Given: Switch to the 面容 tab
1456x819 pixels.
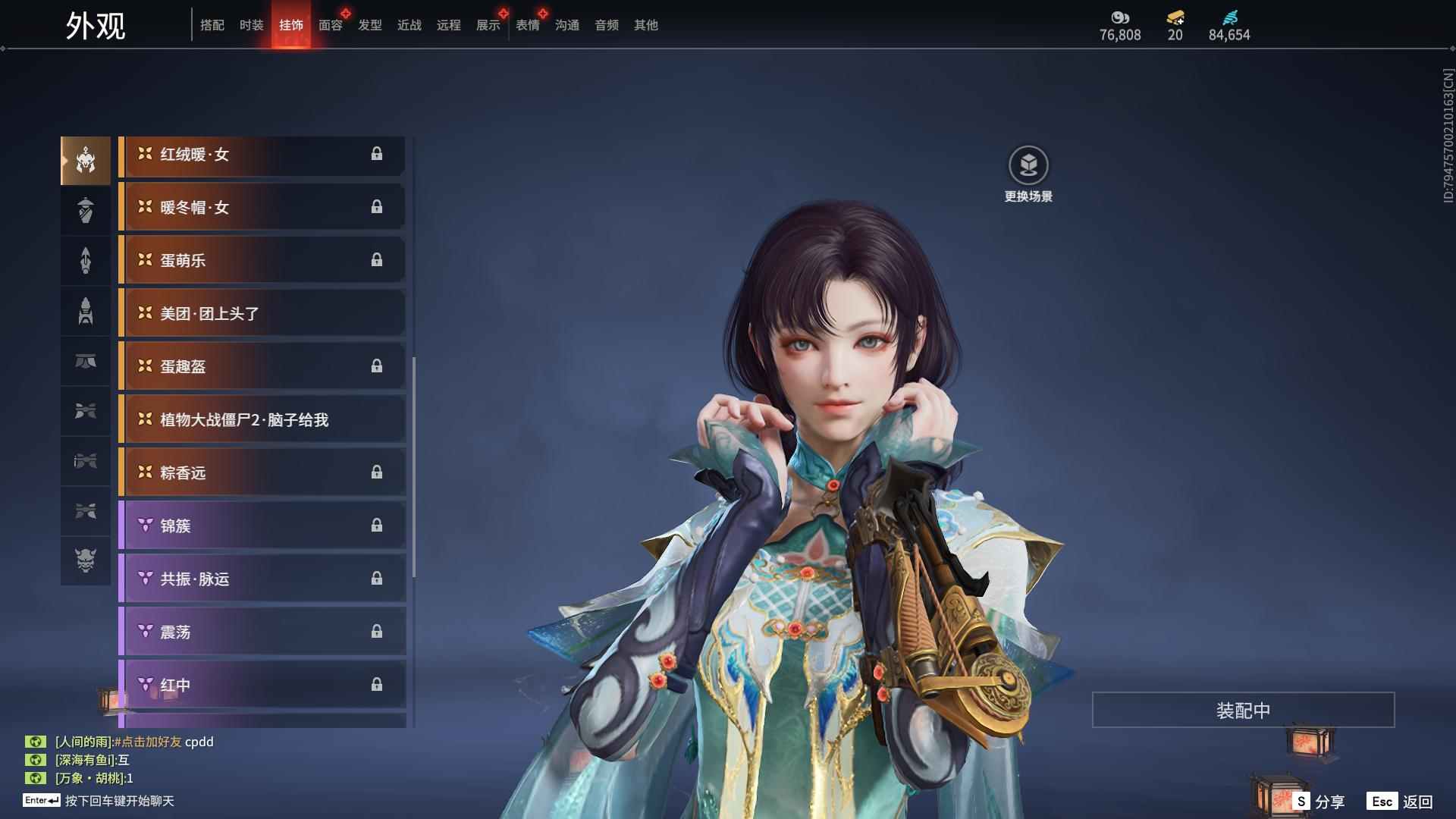Looking at the screenshot, I should (x=329, y=25).
